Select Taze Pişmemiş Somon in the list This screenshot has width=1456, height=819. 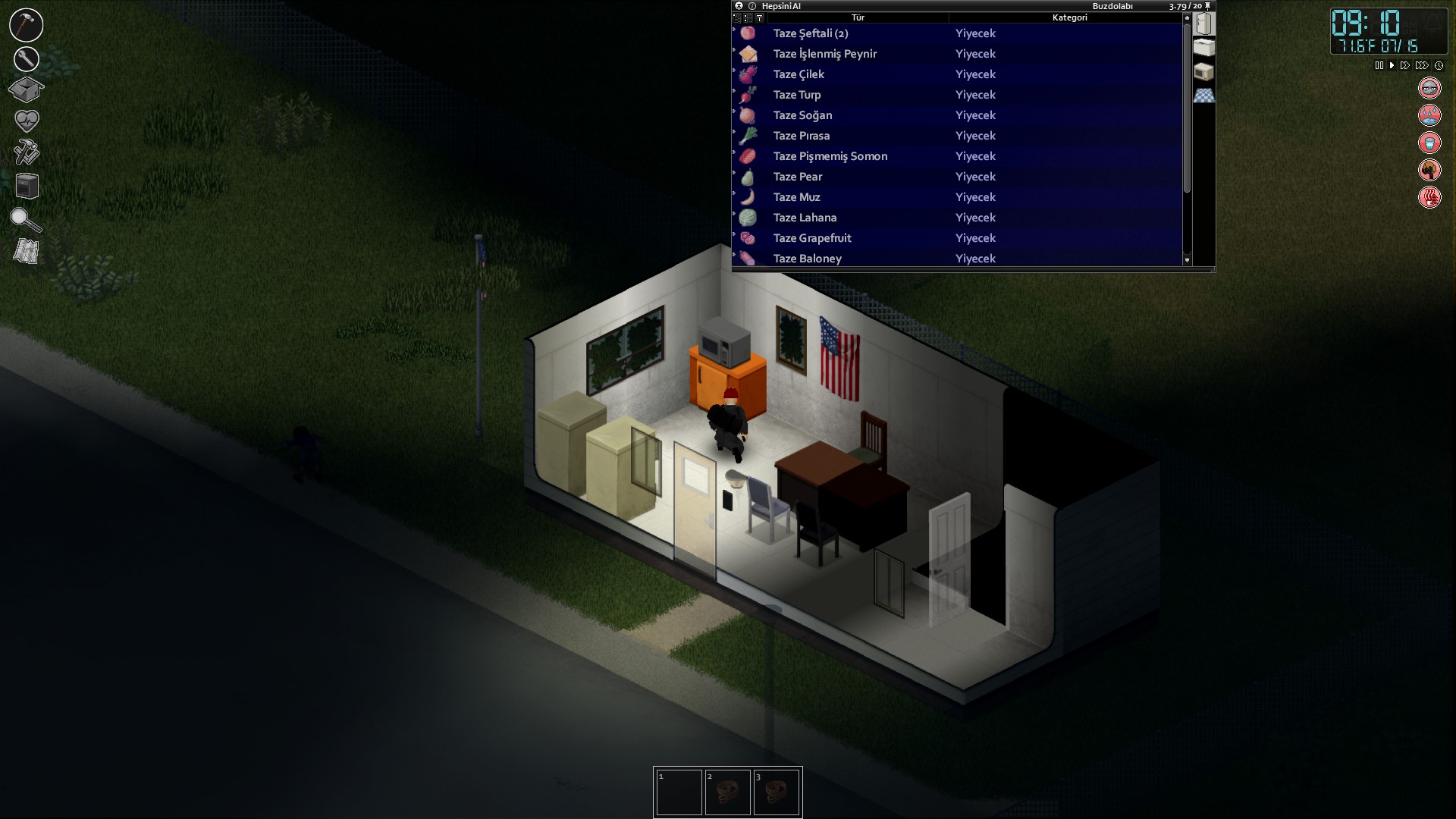[x=830, y=156]
